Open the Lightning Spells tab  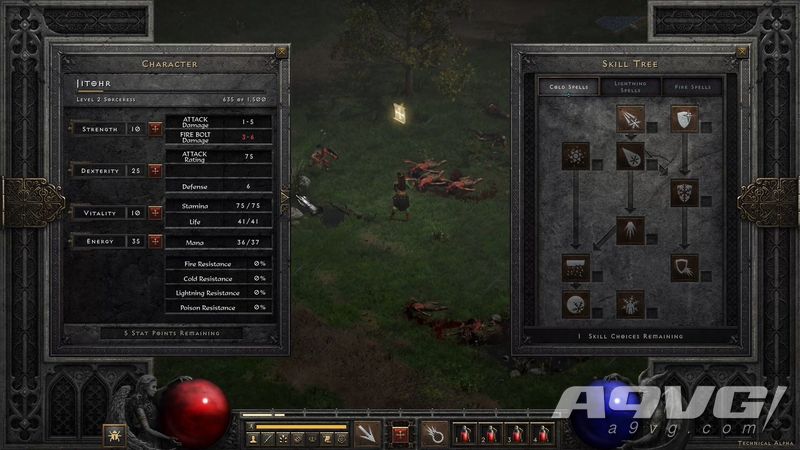630,87
